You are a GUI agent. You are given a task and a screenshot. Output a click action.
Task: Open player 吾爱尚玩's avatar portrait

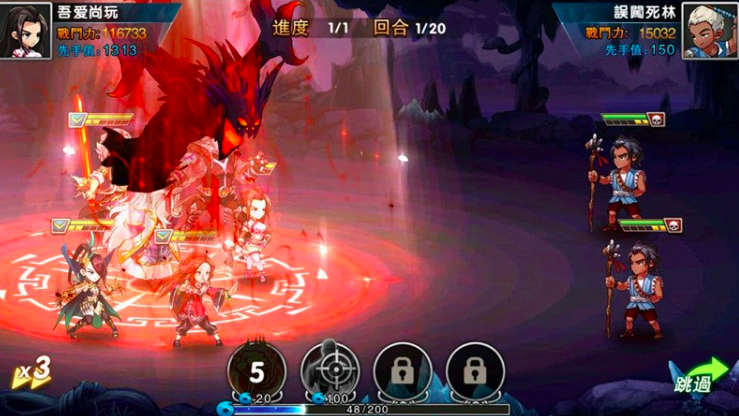(25, 31)
